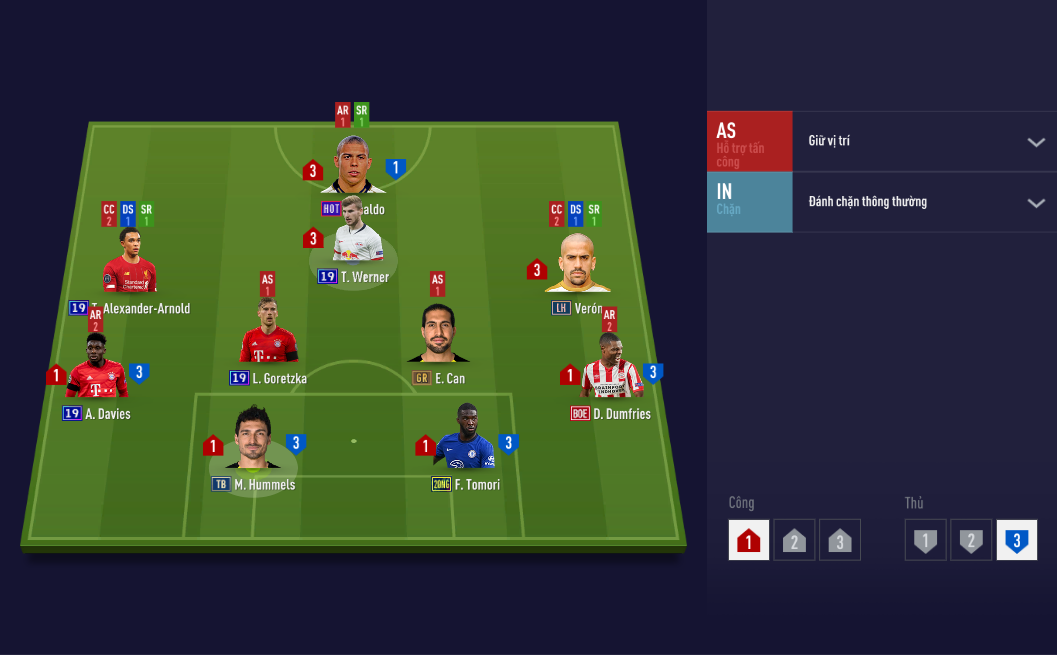Open the AS attack support dropdown
Image resolution: width=1057 pixels, height=655 pixels.
pyautogui.click(x=1035, y=142)
